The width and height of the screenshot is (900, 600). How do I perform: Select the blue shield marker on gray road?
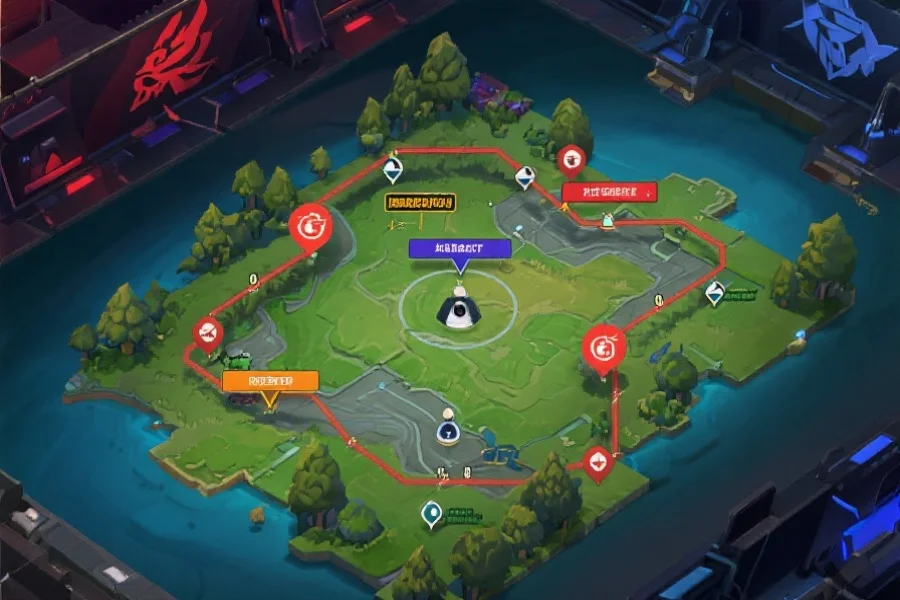click(447, 430)
